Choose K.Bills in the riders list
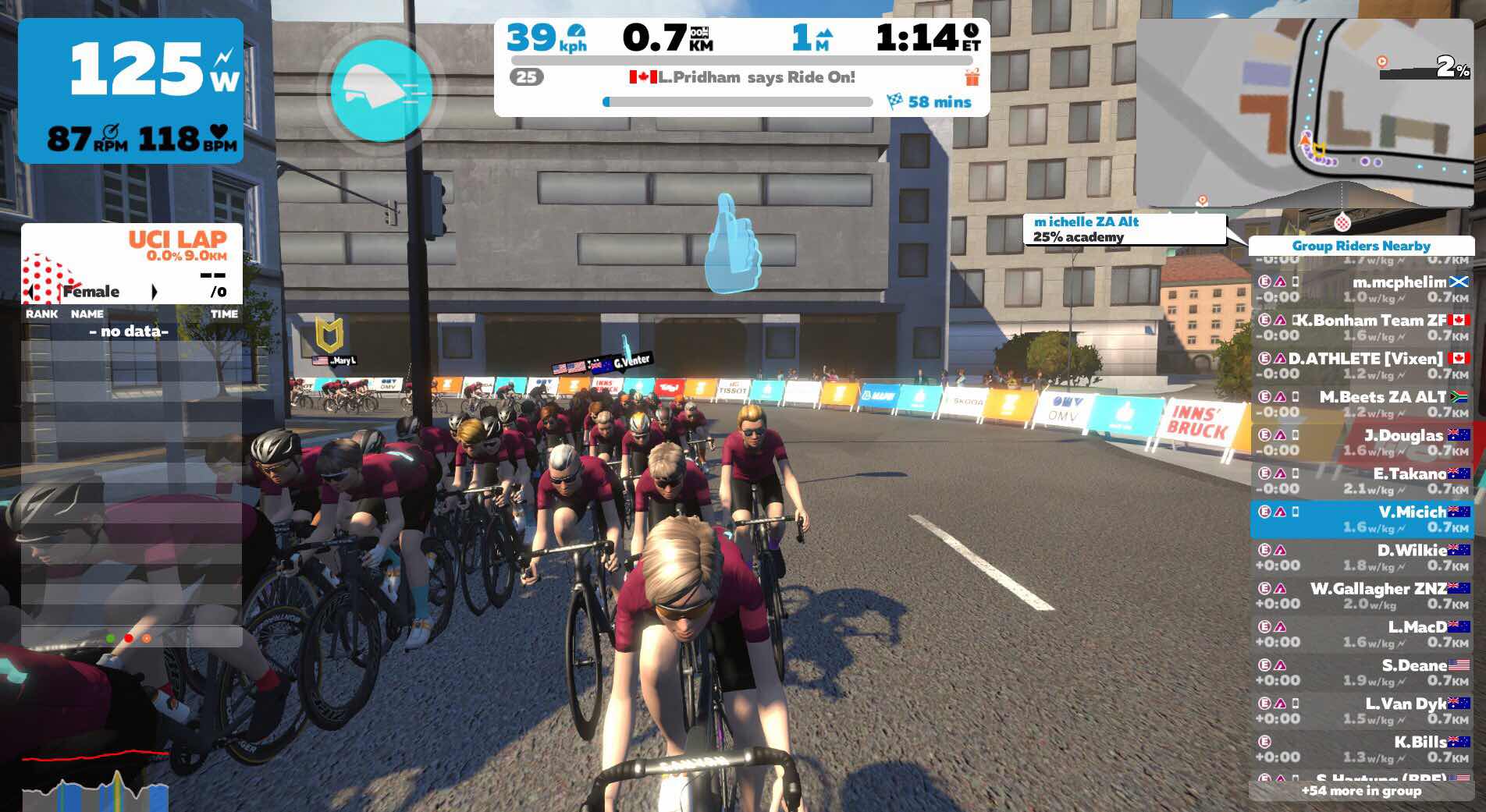The width and height of the screenshot is (1486, 812). [x=1361, y=749]
